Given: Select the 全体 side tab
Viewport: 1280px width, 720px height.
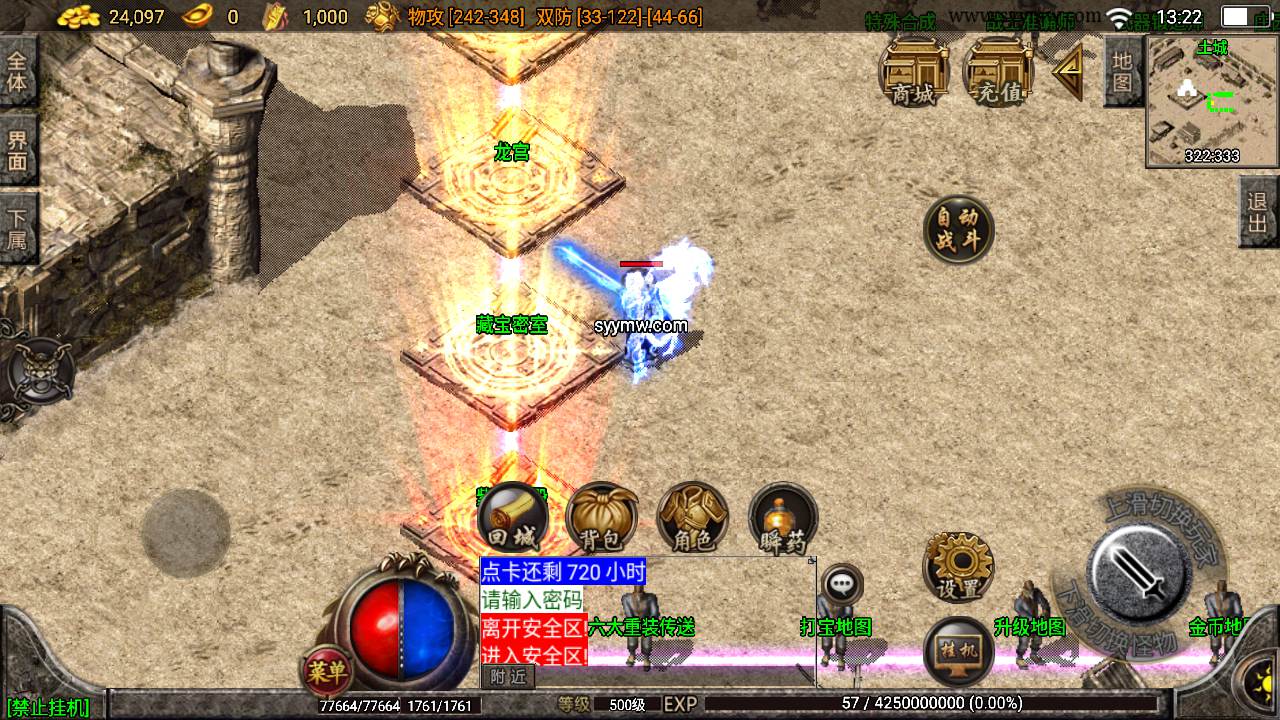Looking at the screenshot, I should tap(17, 71).
